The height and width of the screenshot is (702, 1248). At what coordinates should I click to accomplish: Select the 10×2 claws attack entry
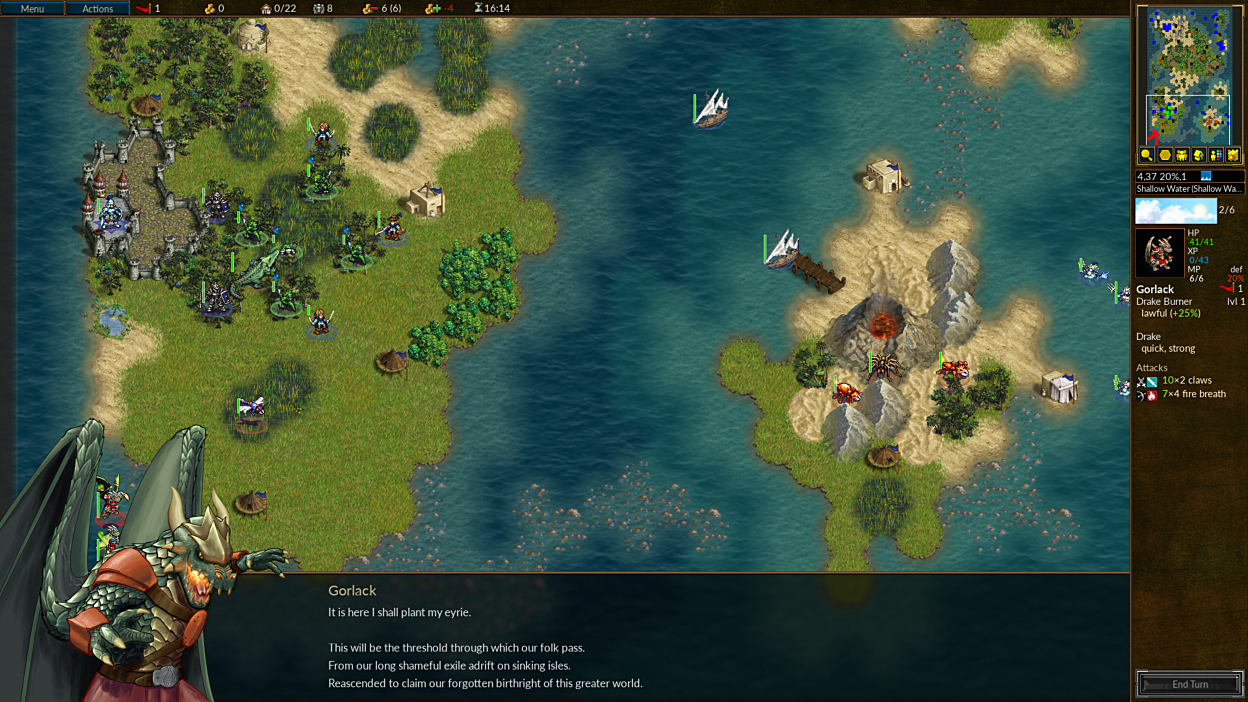coord(1186,381)
